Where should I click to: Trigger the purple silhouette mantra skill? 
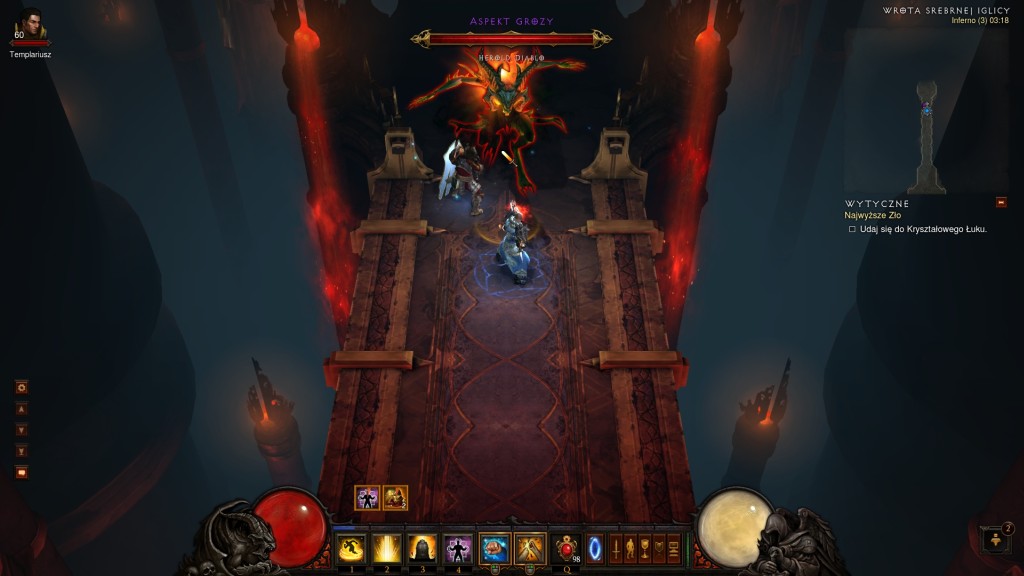[x=458, y=548]
